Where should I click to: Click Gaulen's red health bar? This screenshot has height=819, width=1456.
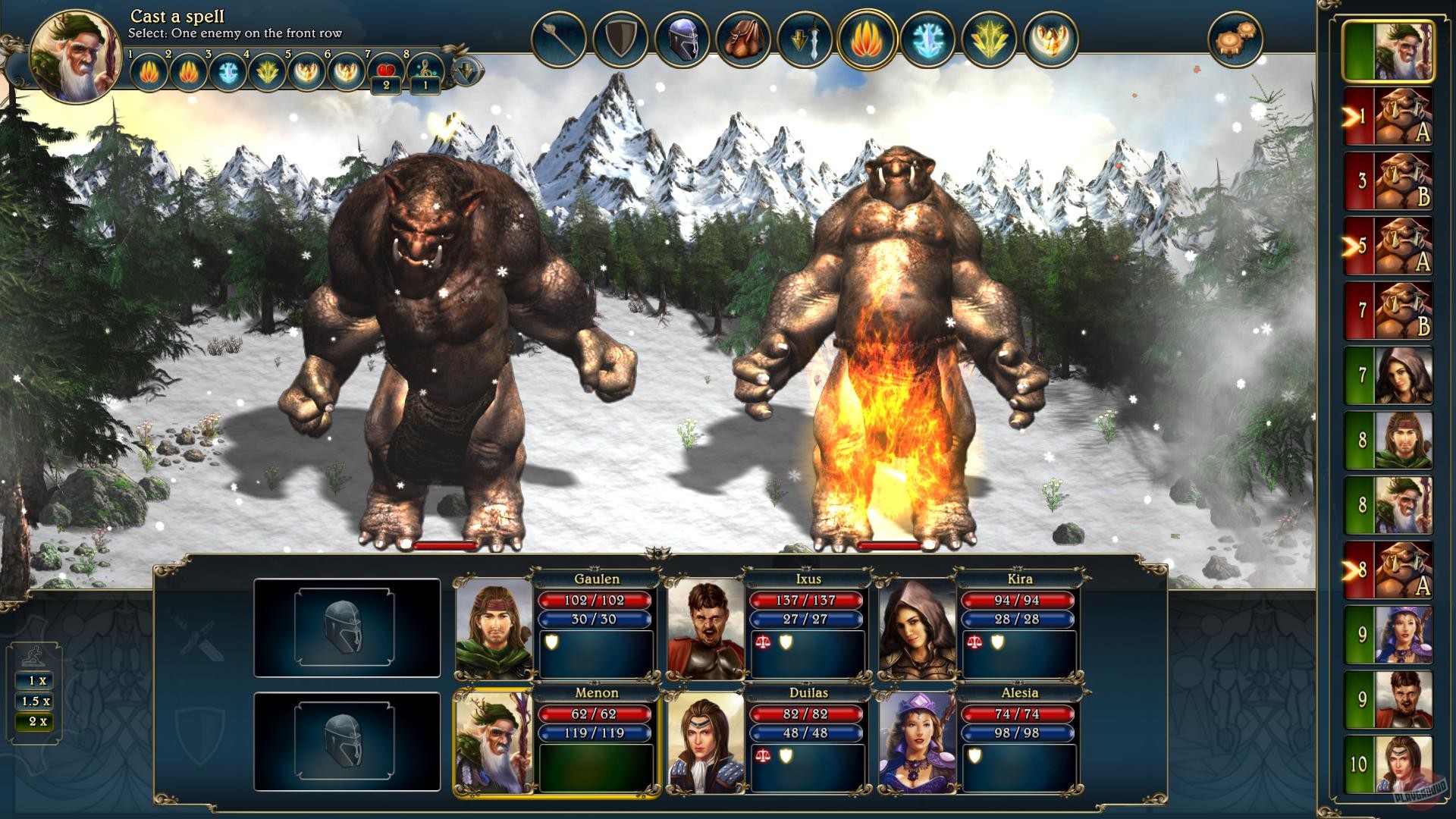(x=596, y=600)
